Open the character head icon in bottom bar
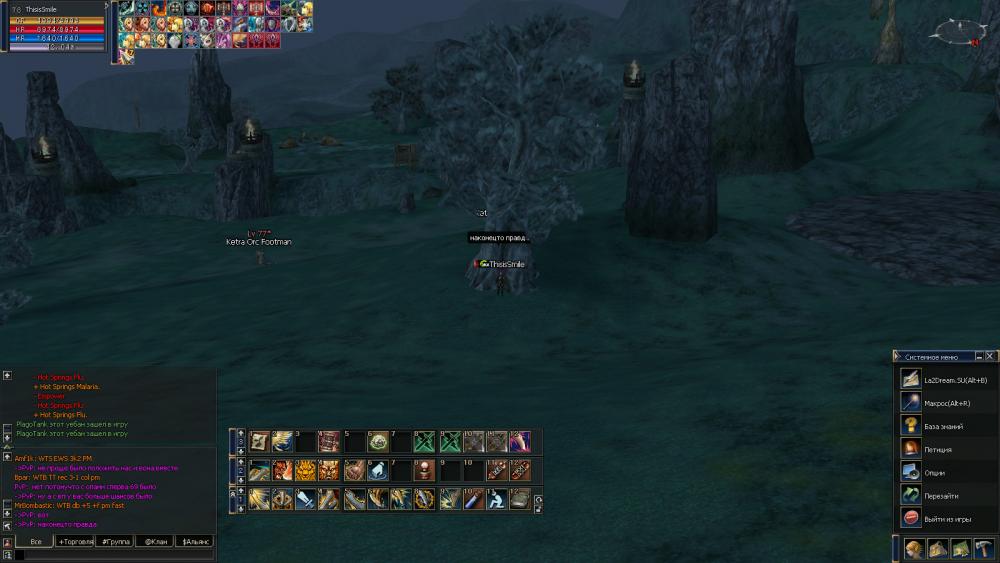This screenshot has width=1000, height=563. (x=914, y=548)
